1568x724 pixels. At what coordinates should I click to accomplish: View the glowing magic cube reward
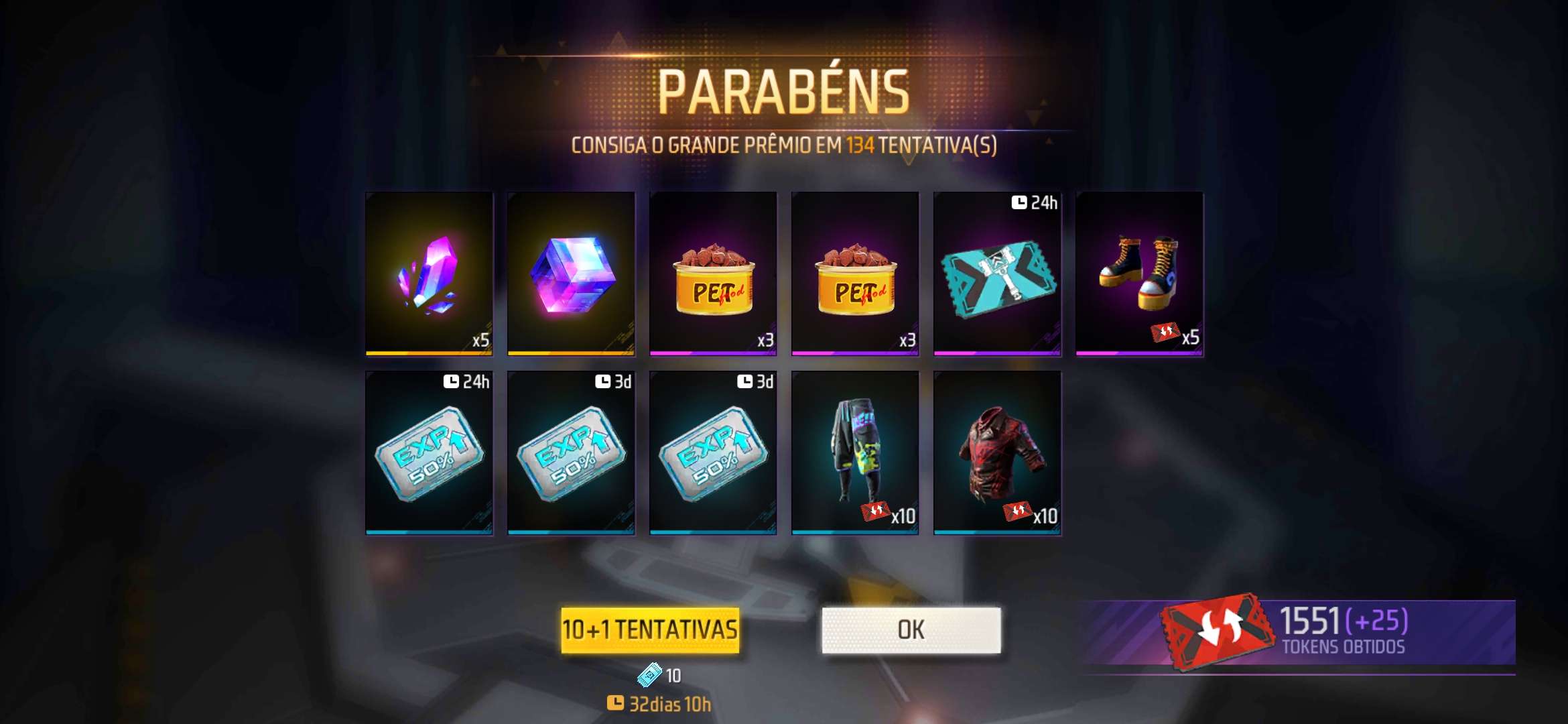click(571, 274)
